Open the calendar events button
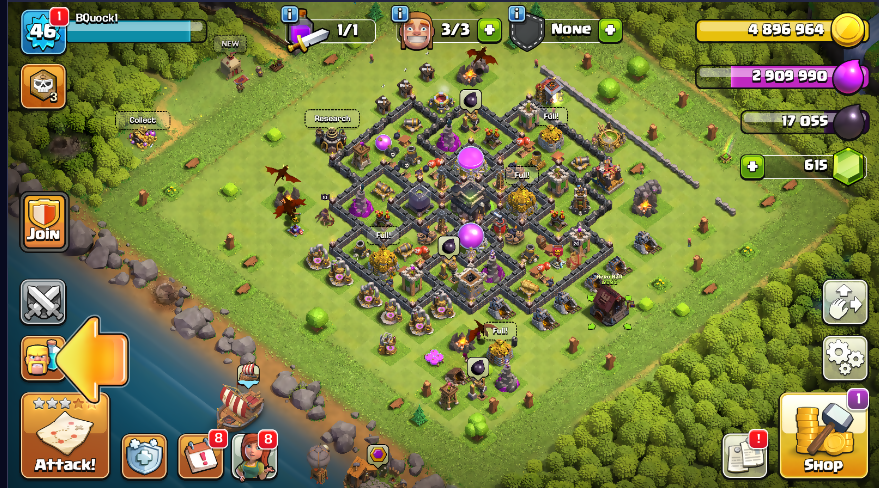Screen dimensions: 879x488 coord(199,455)
